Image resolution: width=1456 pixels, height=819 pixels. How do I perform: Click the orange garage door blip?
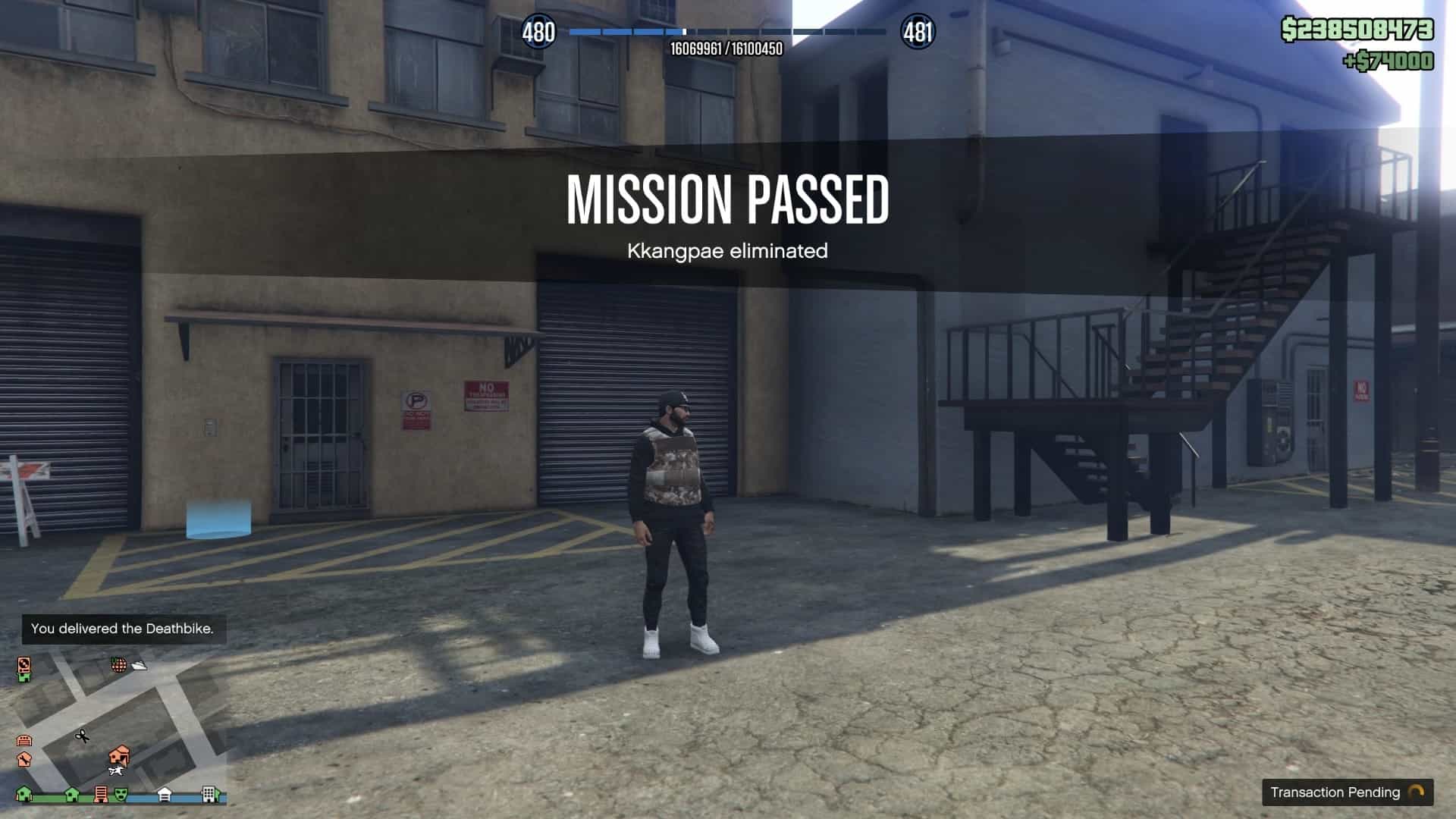pos(24,740)
